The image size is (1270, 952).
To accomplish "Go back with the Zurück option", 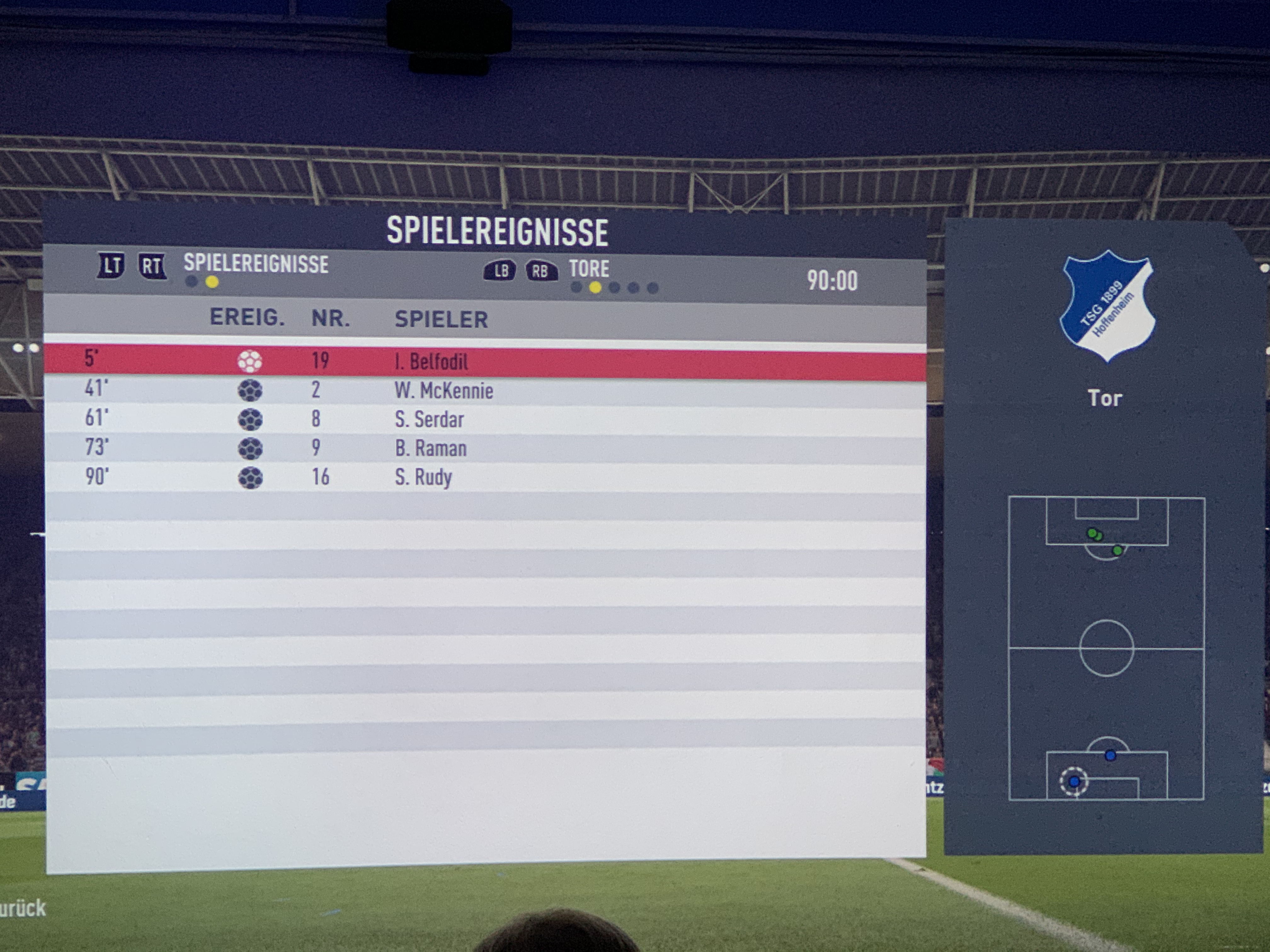I will 23,908.
